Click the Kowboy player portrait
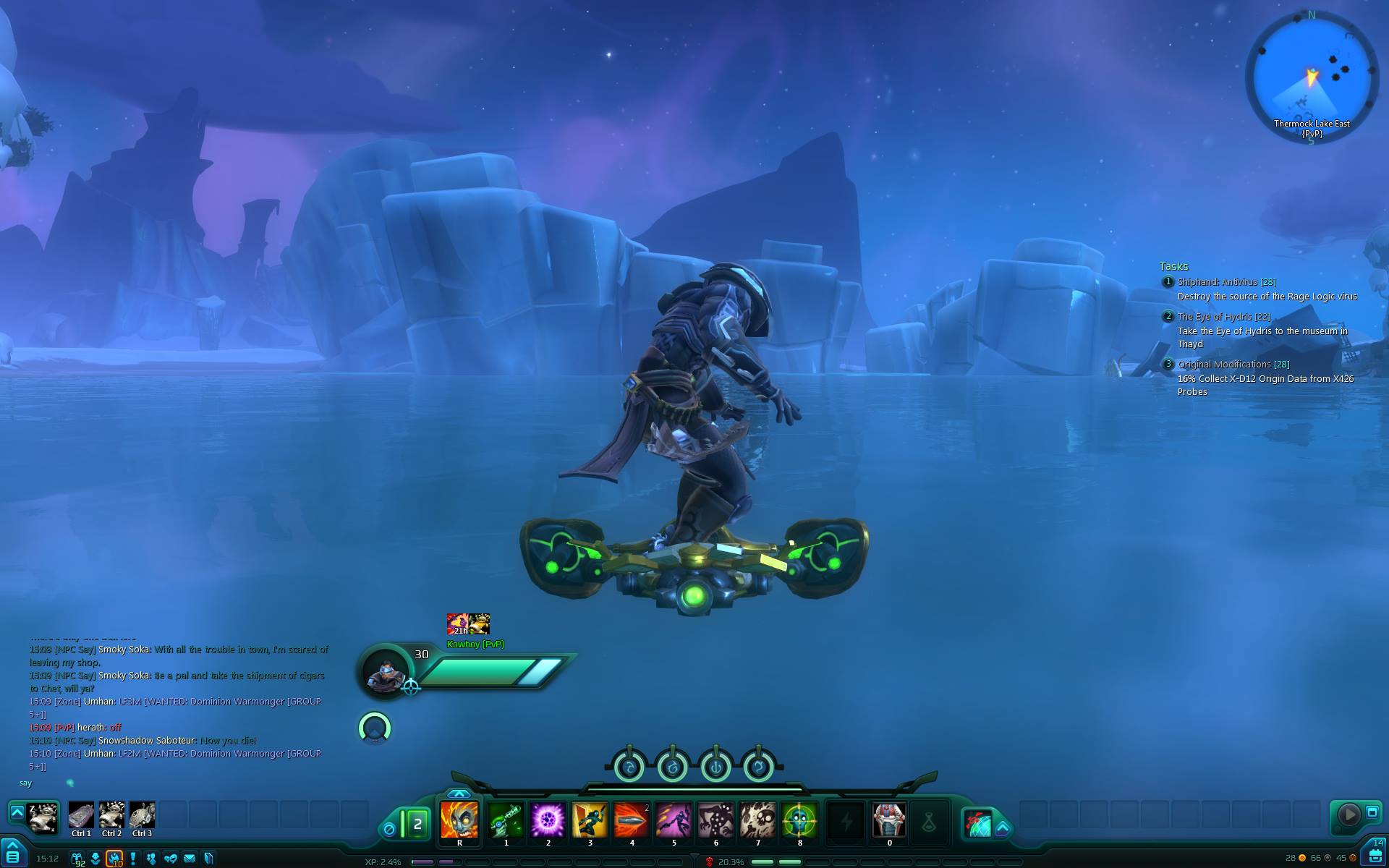This screenshot has height=868, width=1389. point(384,671)
